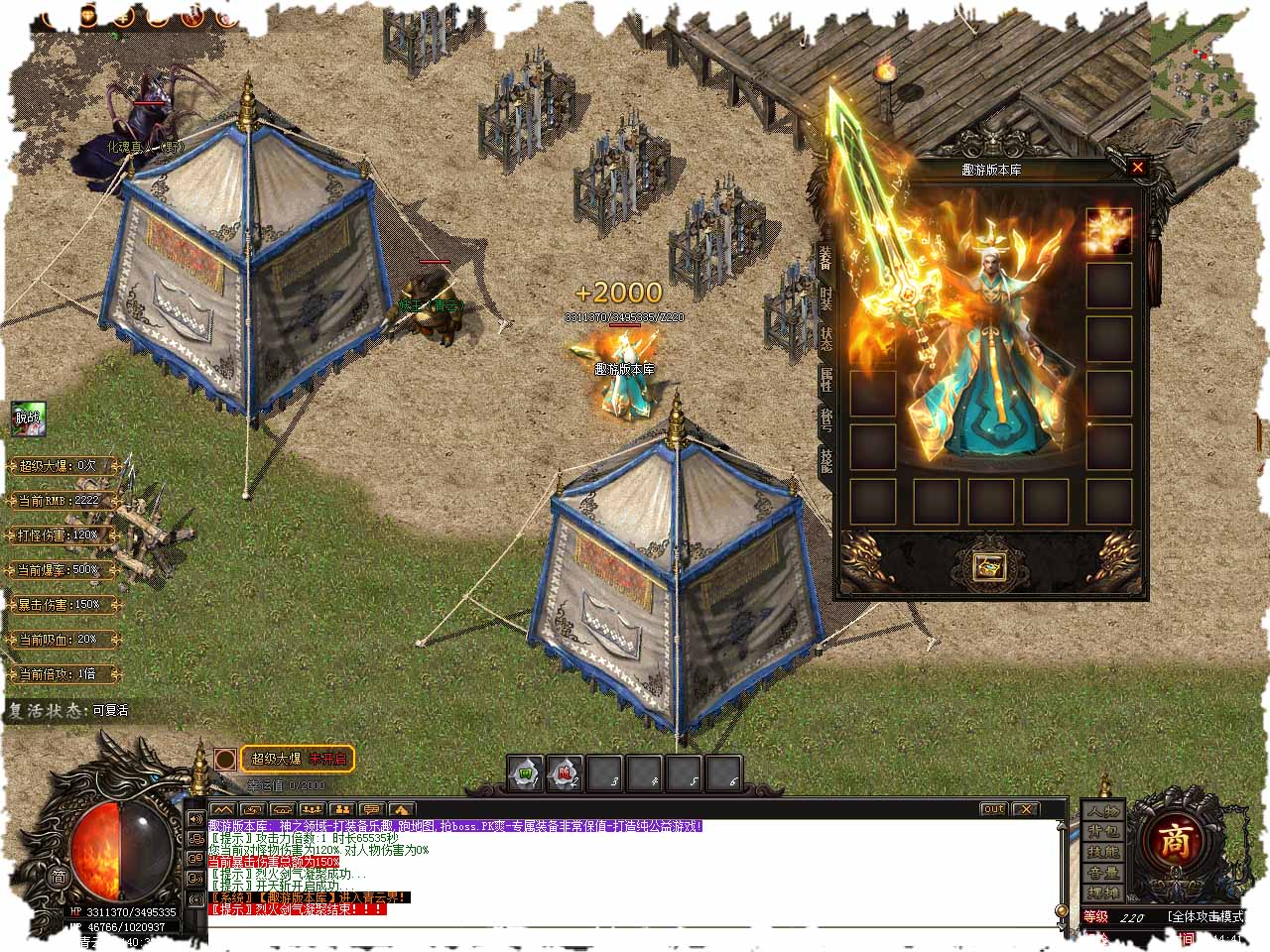Close the chat window with X
Viewport: 1270px width, 952px height.
(1025, 809)
